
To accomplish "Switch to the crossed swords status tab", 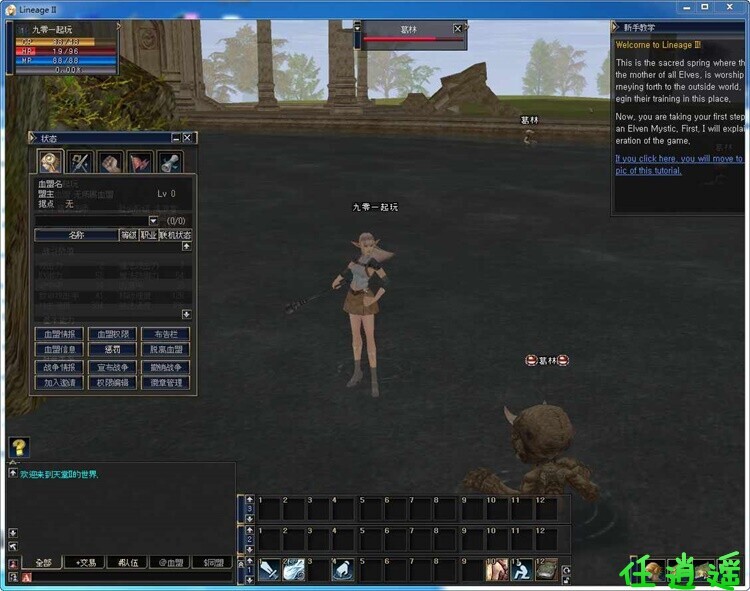I will click(x=80, y=162).
